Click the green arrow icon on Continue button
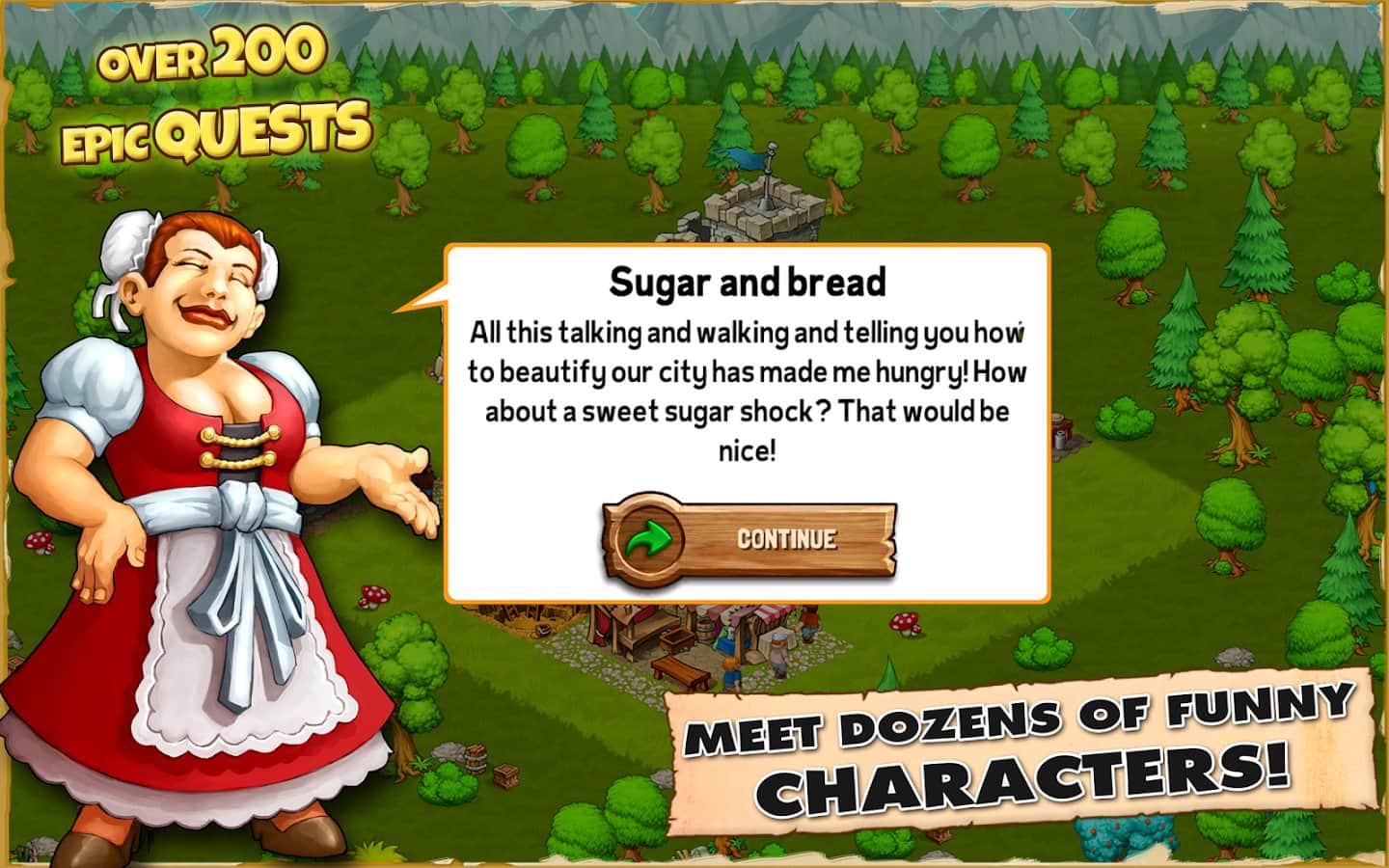 [x=652, y=539]
